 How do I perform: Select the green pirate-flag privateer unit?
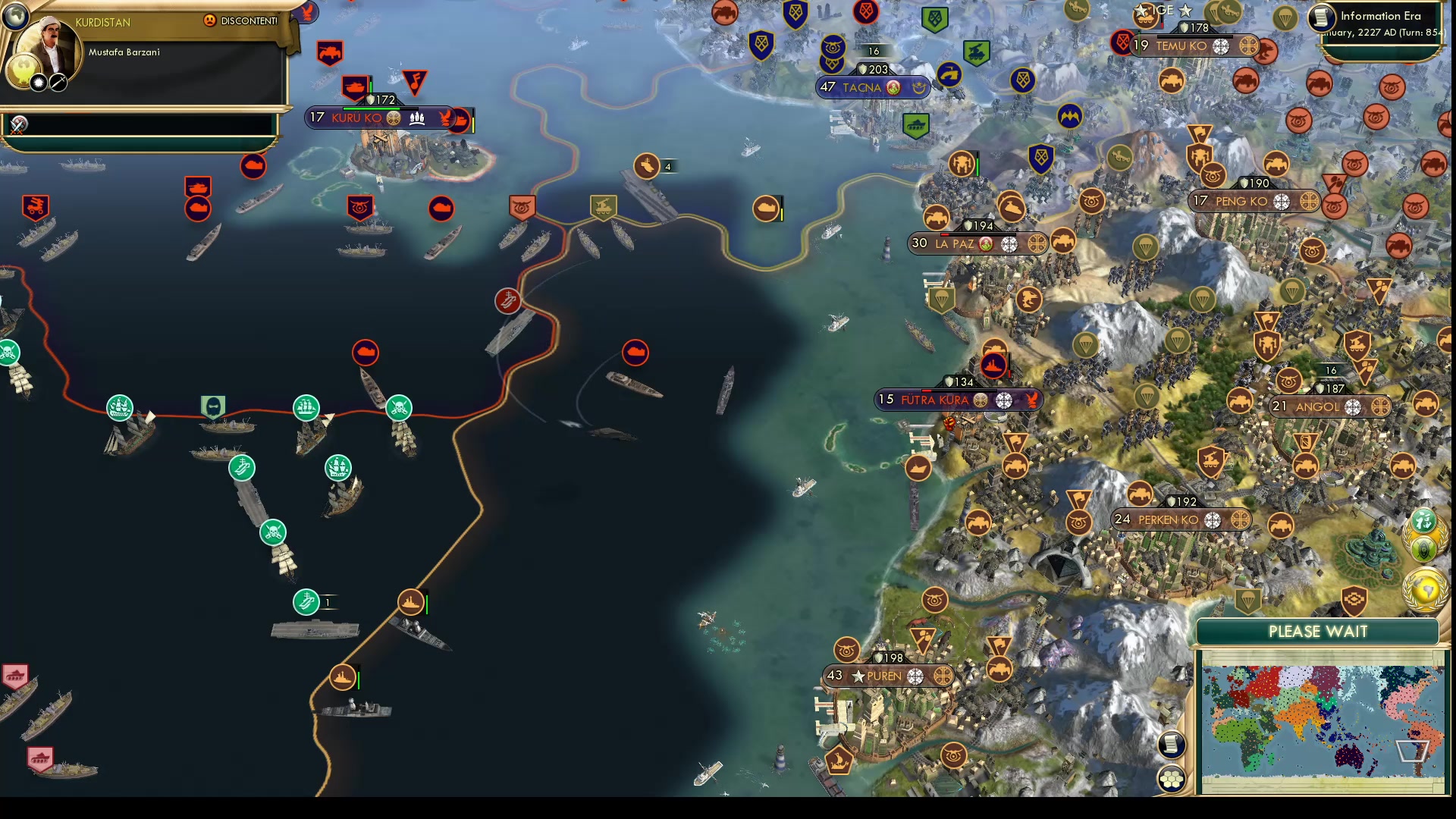coord(271,533)
